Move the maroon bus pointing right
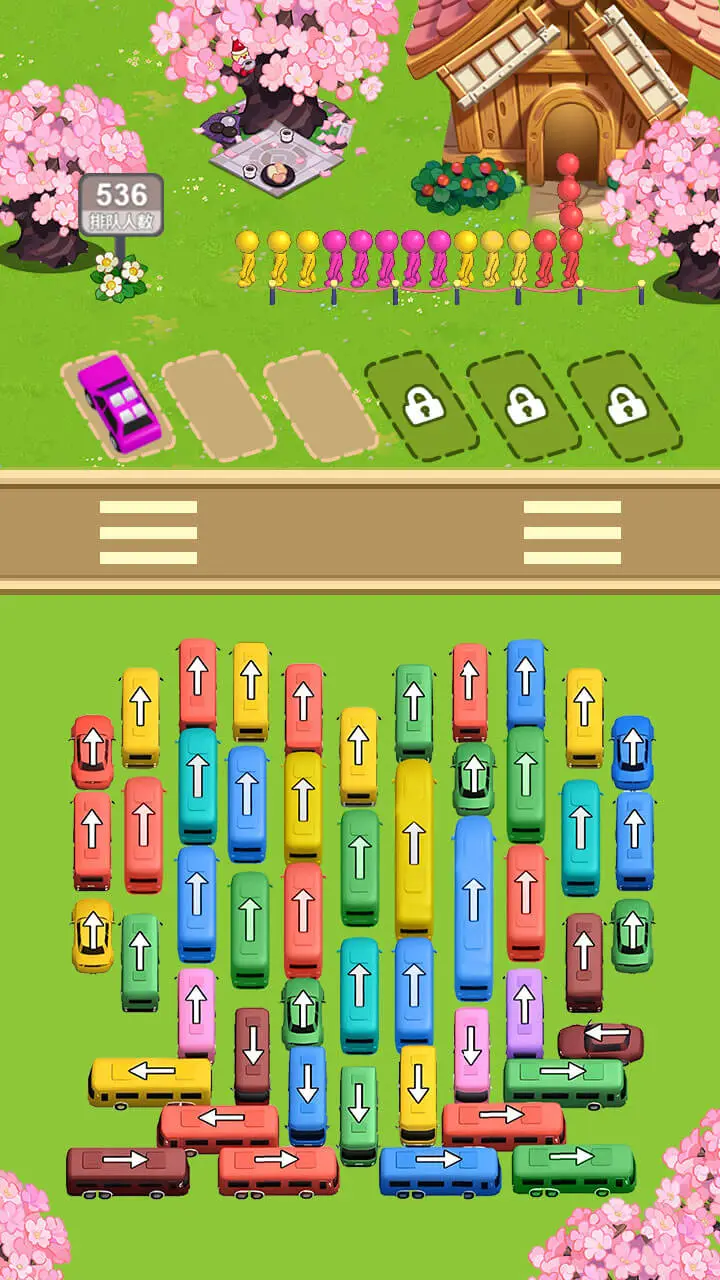 (x=127, y=1171)
